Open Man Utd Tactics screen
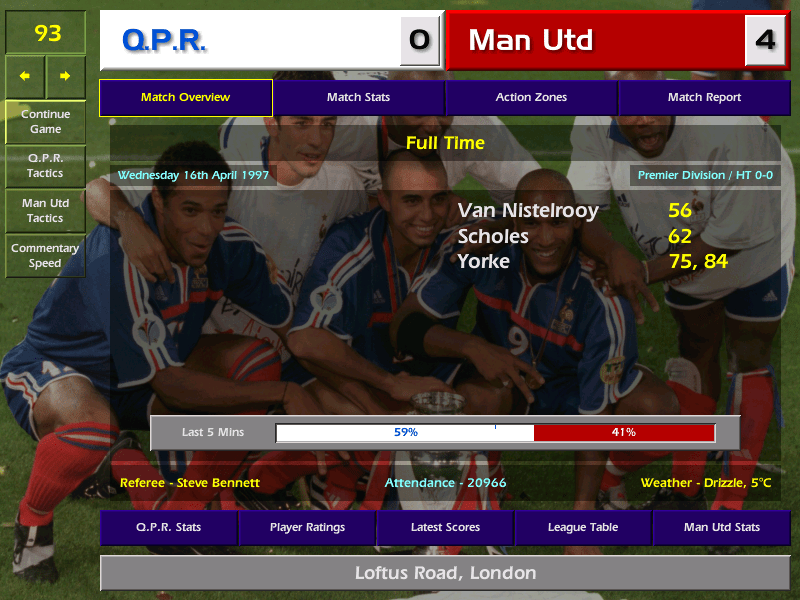The width and height of the screenshot is (800, 600). (x=45, y=210)
